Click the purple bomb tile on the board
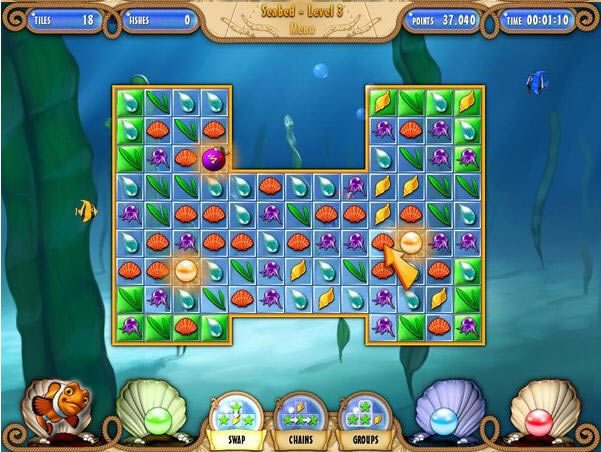 point(213,156)
